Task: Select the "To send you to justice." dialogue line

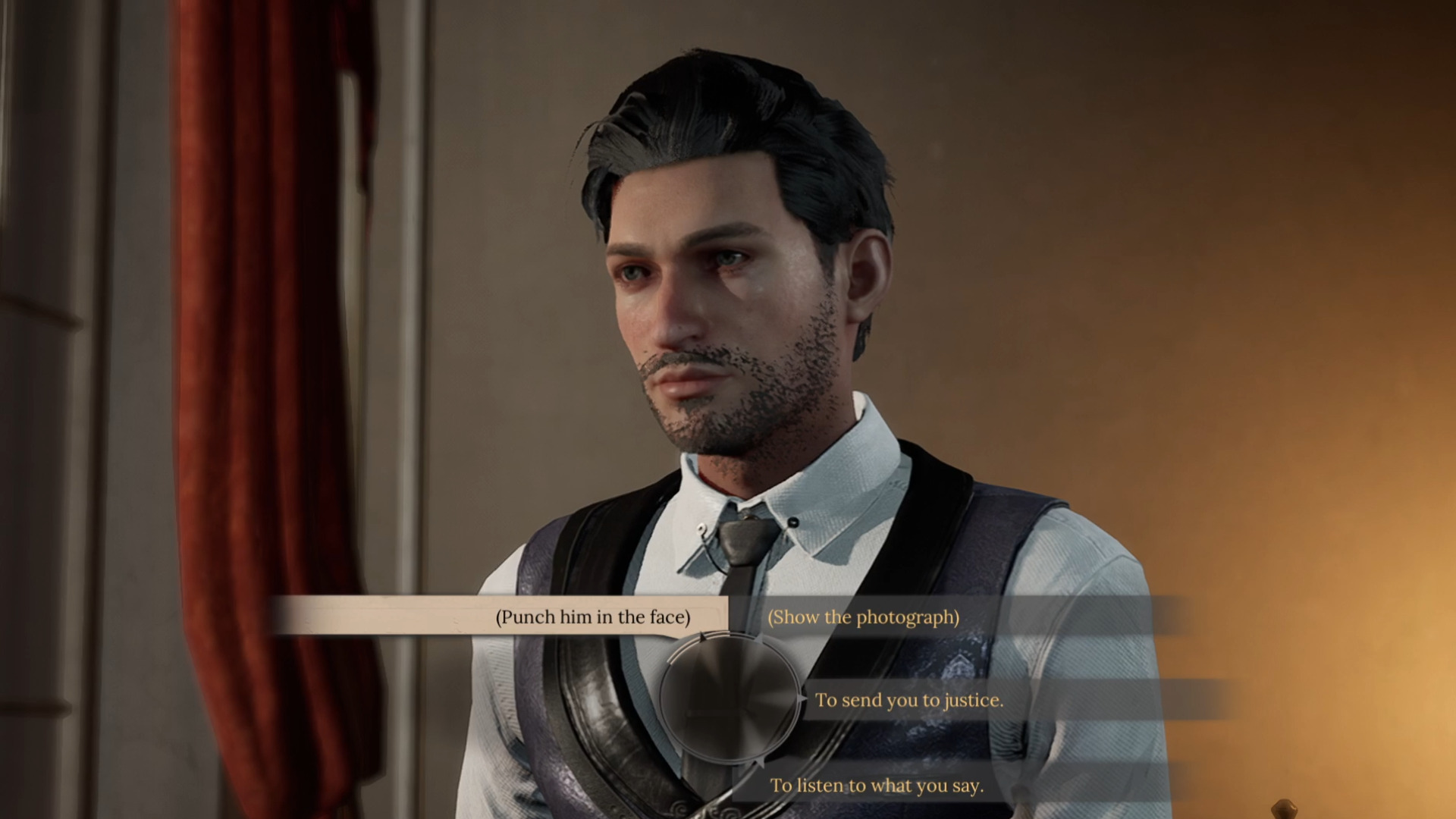Action: pos(909,701)
